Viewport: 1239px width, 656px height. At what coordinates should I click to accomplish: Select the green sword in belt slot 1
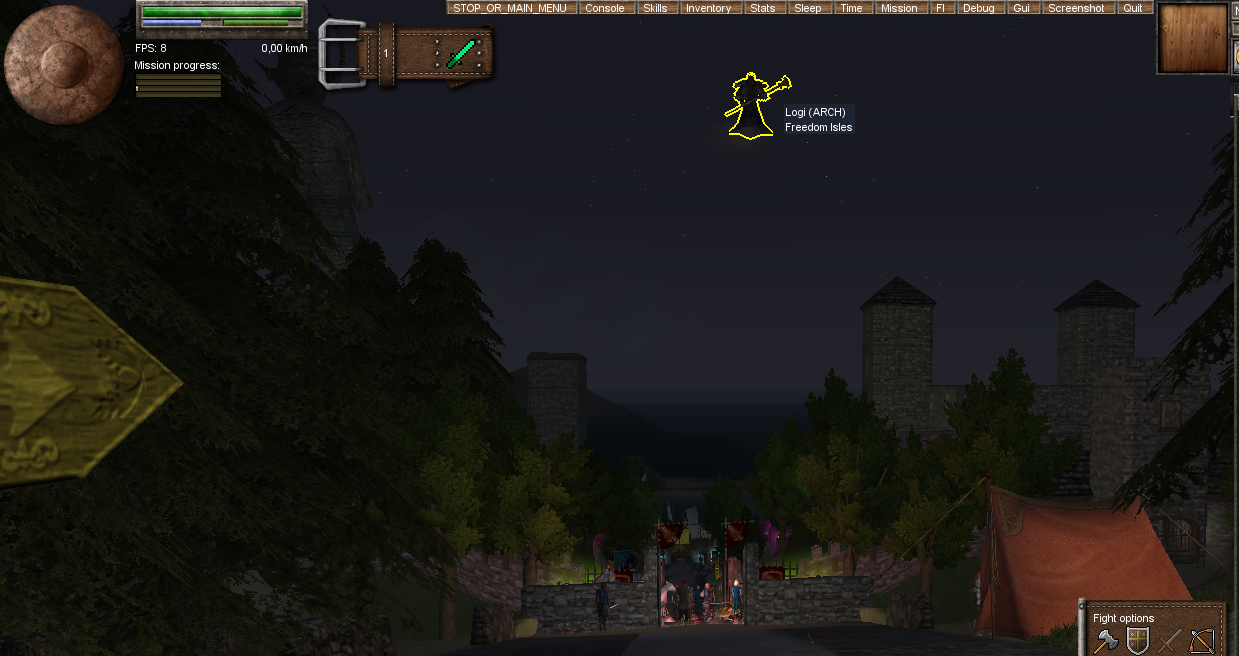click(x=462, y=52)
